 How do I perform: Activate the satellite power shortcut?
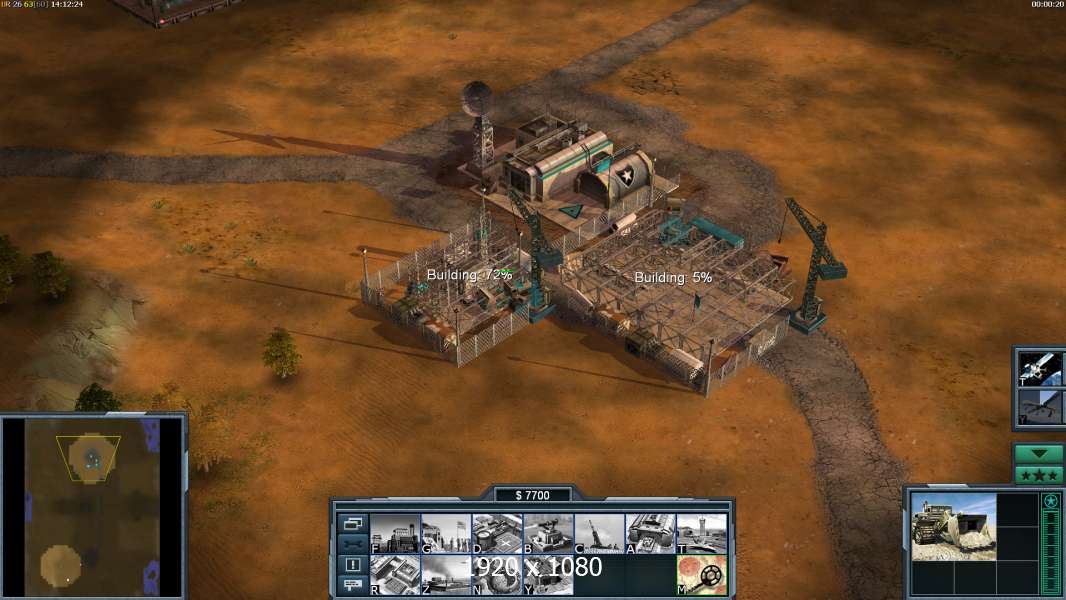click(x=1040, y=369)
